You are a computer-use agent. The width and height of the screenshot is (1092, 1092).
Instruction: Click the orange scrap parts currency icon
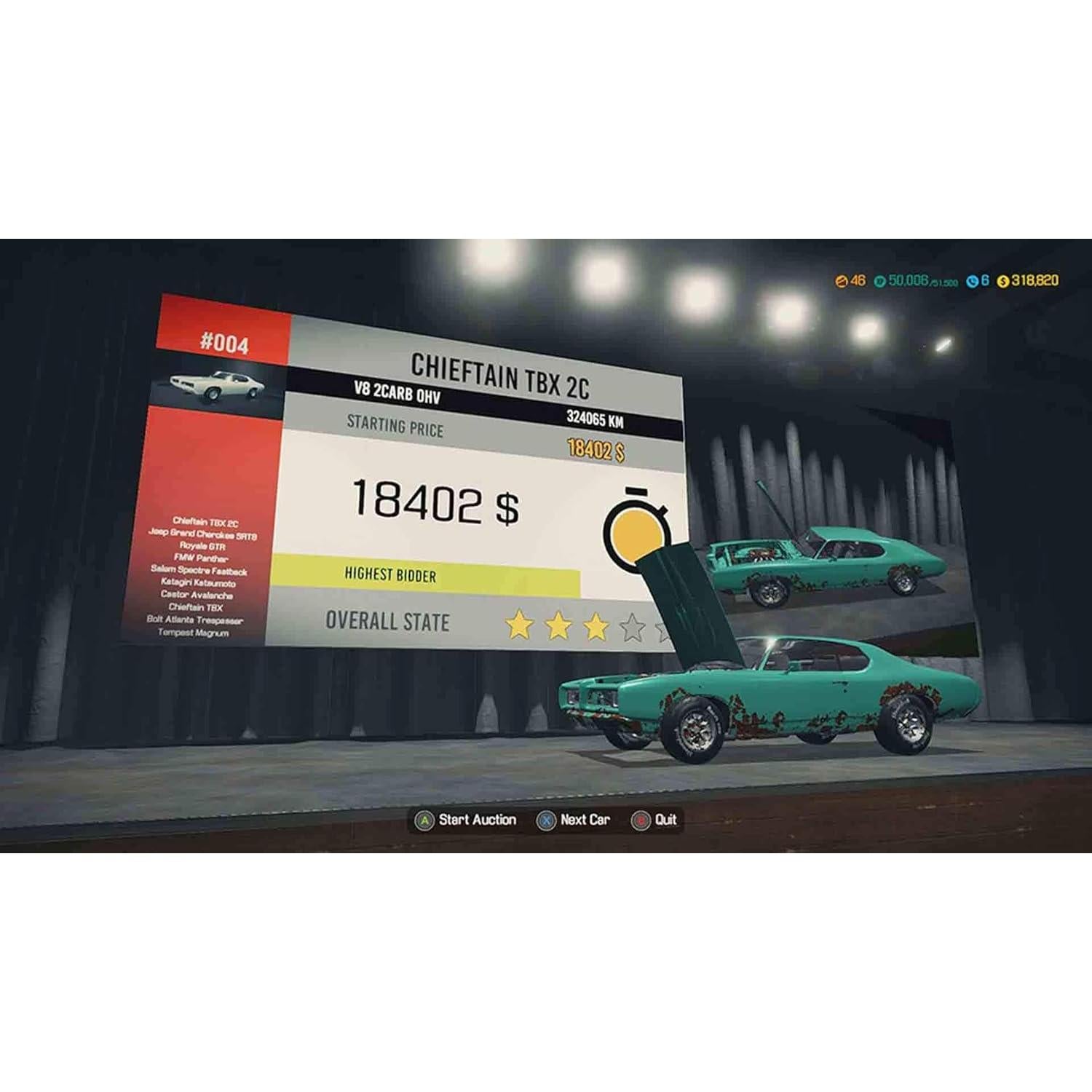(x=842, y=280)
